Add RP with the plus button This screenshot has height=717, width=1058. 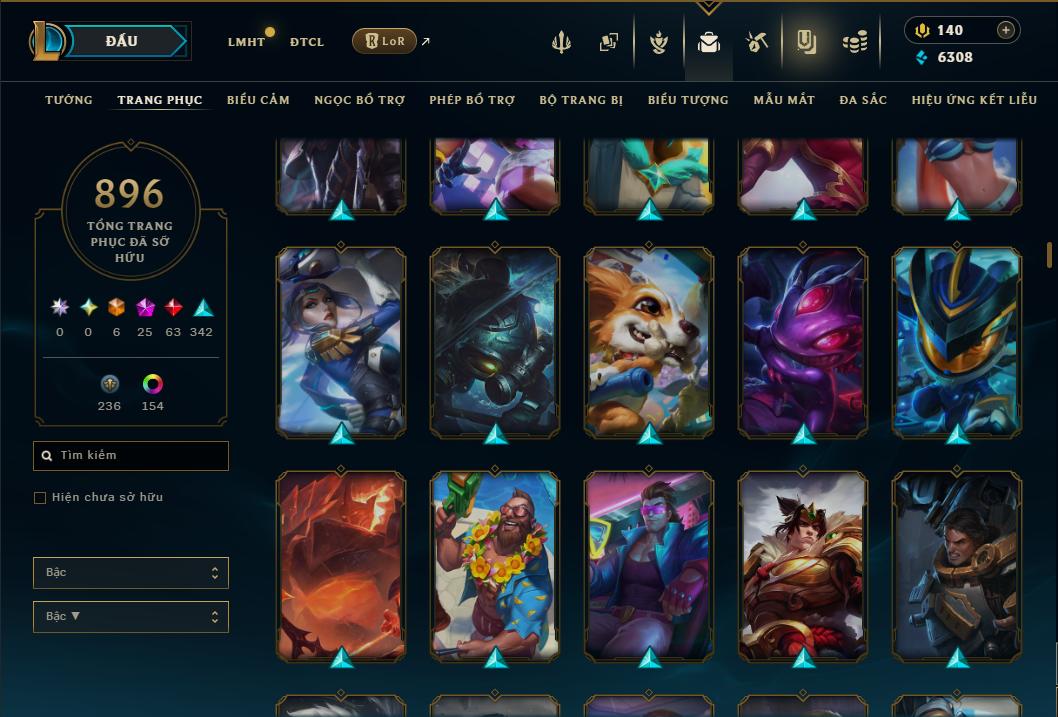1006,30
